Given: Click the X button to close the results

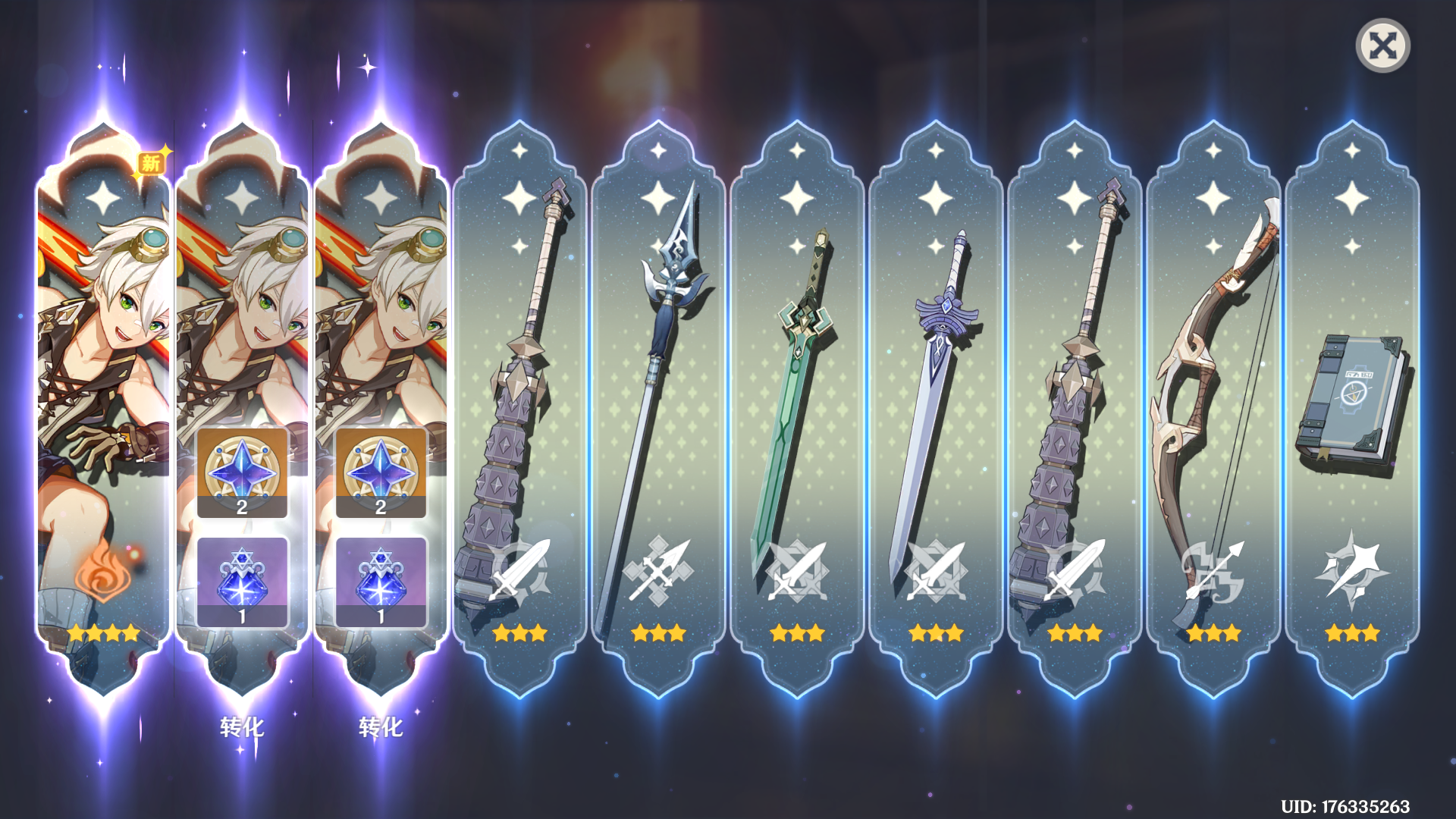Looking at the screenshot, I should pos(1385,47).
